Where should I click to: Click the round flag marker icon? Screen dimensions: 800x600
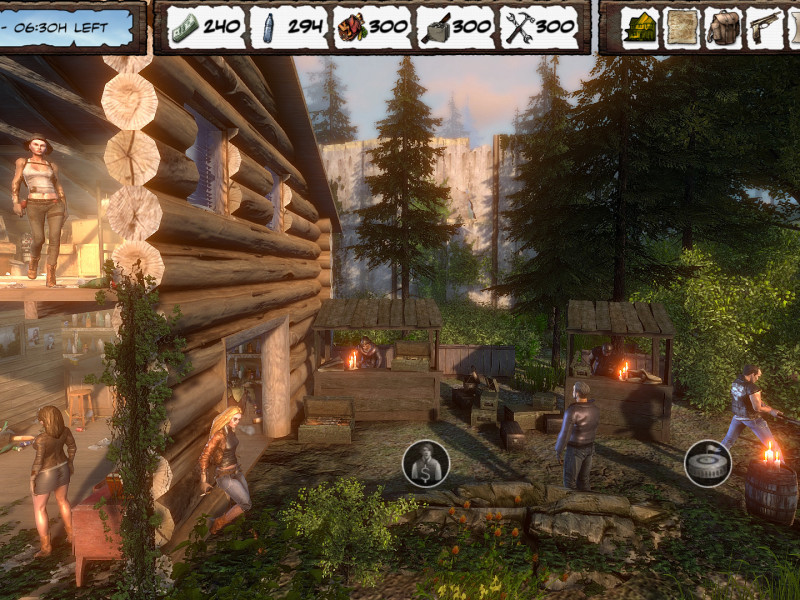(x=708, y=463)
